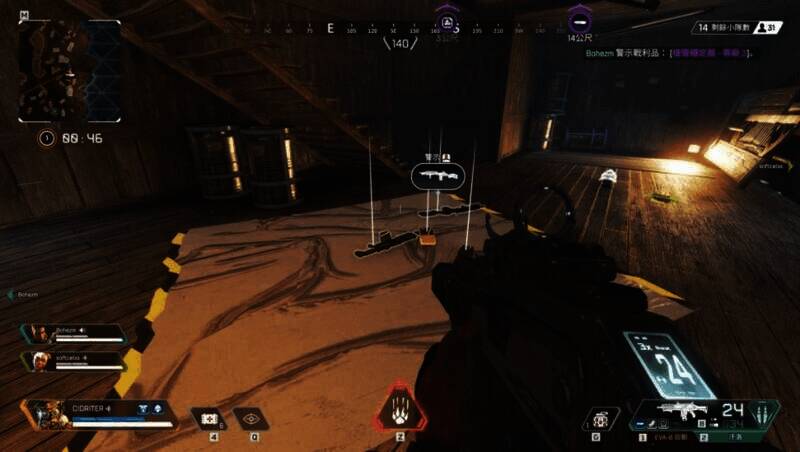Select teammate Bohezm's squad banner
The width and height of the screenshot is (800, 452).
coord(73,333)
